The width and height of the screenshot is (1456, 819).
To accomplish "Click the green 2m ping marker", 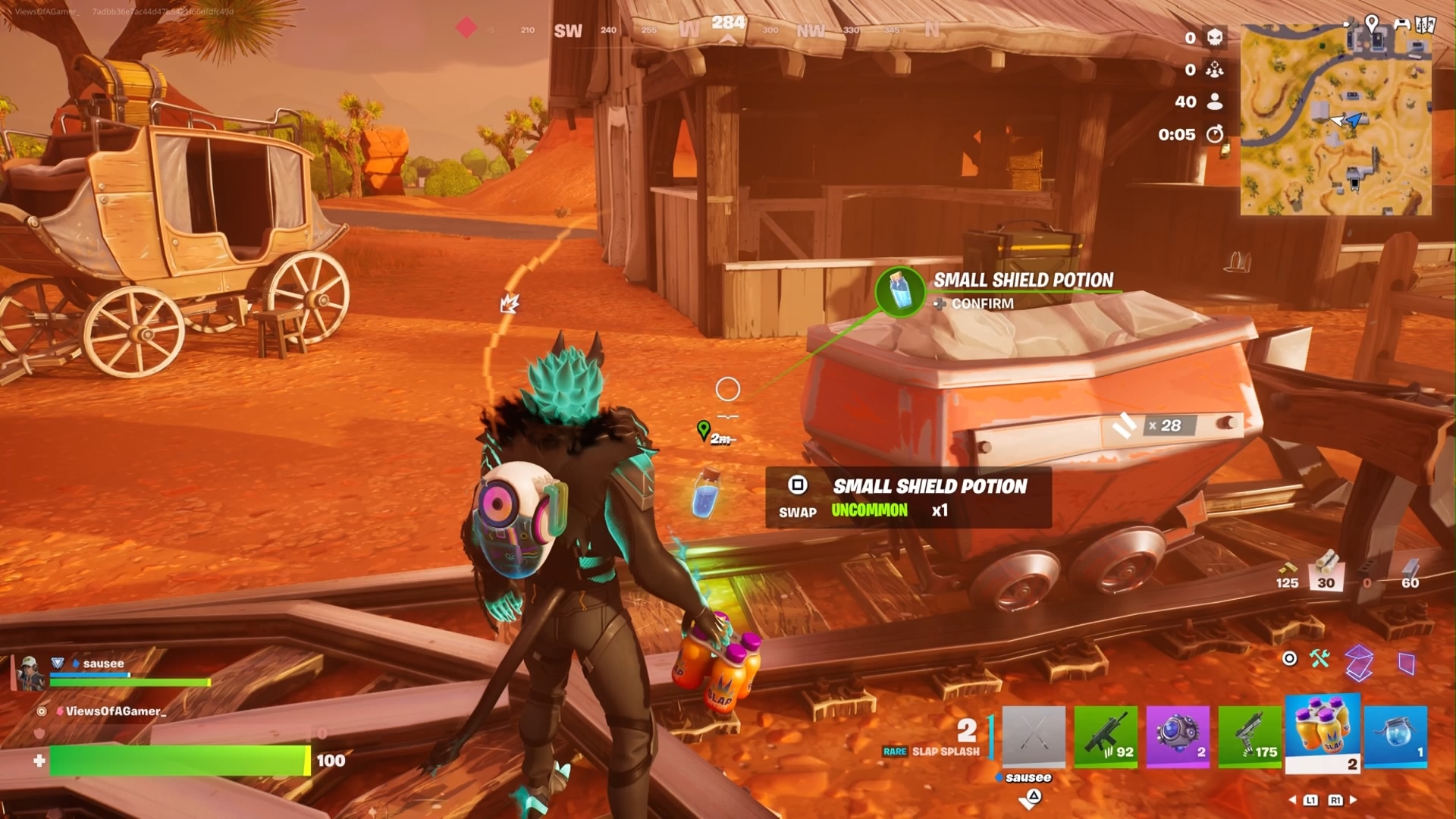I will (x=704, y=431).
